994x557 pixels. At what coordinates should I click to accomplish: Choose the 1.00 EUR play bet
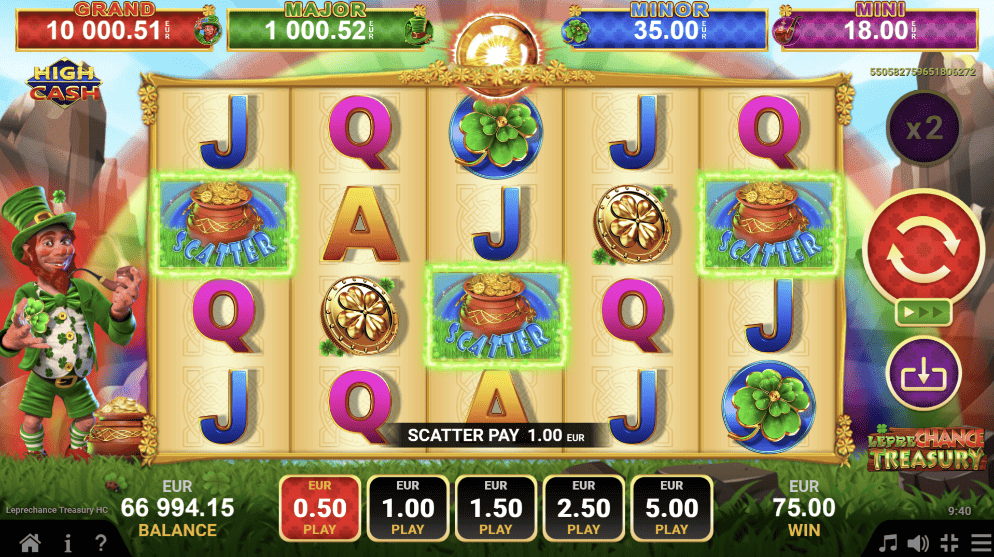[x=408, y=508]
